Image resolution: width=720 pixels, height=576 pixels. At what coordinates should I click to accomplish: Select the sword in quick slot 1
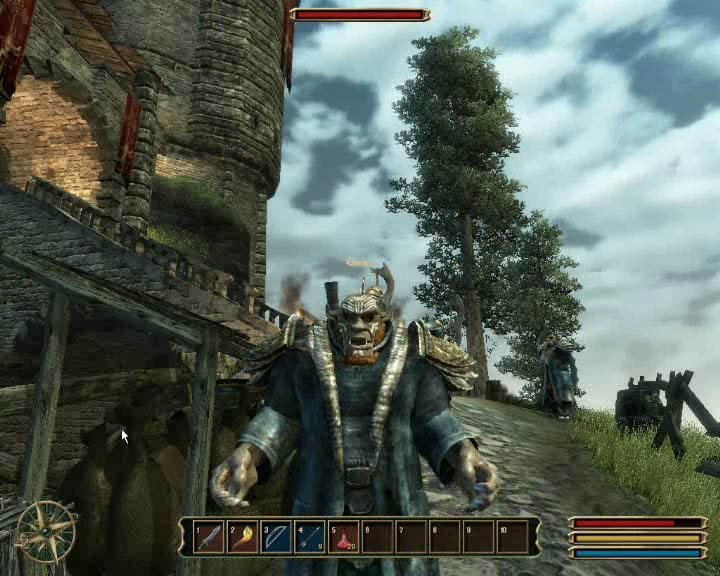click(x=210, y=537)
